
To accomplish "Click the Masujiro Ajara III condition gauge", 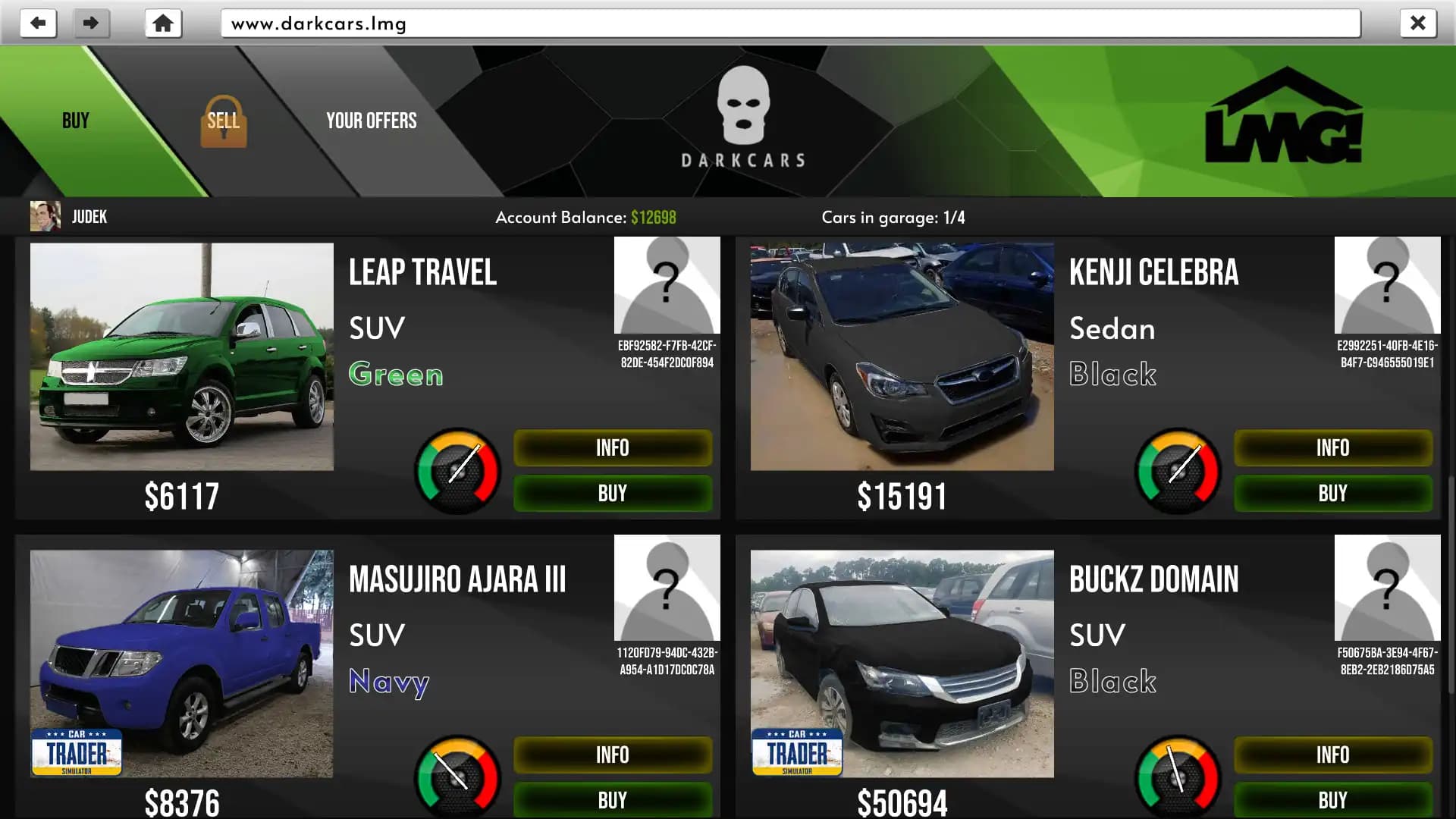I will tap(457, 777).
